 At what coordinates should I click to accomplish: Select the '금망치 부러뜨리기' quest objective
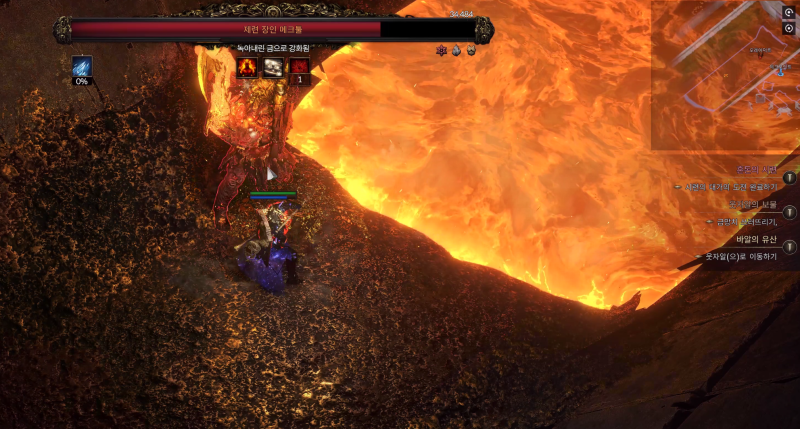coord(746,222)
